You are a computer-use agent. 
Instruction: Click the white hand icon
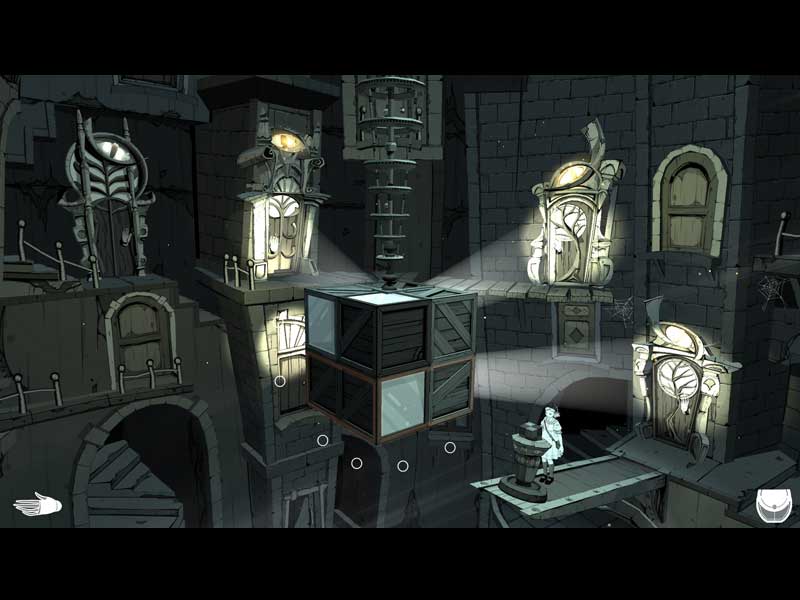(x=37, y=504)
